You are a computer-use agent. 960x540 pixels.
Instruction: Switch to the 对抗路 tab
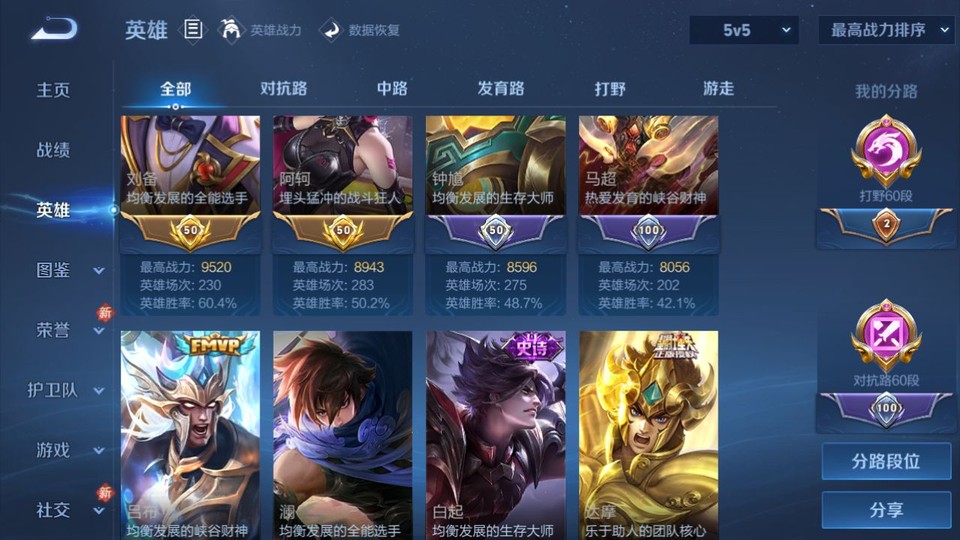click(x=283, y=88)
